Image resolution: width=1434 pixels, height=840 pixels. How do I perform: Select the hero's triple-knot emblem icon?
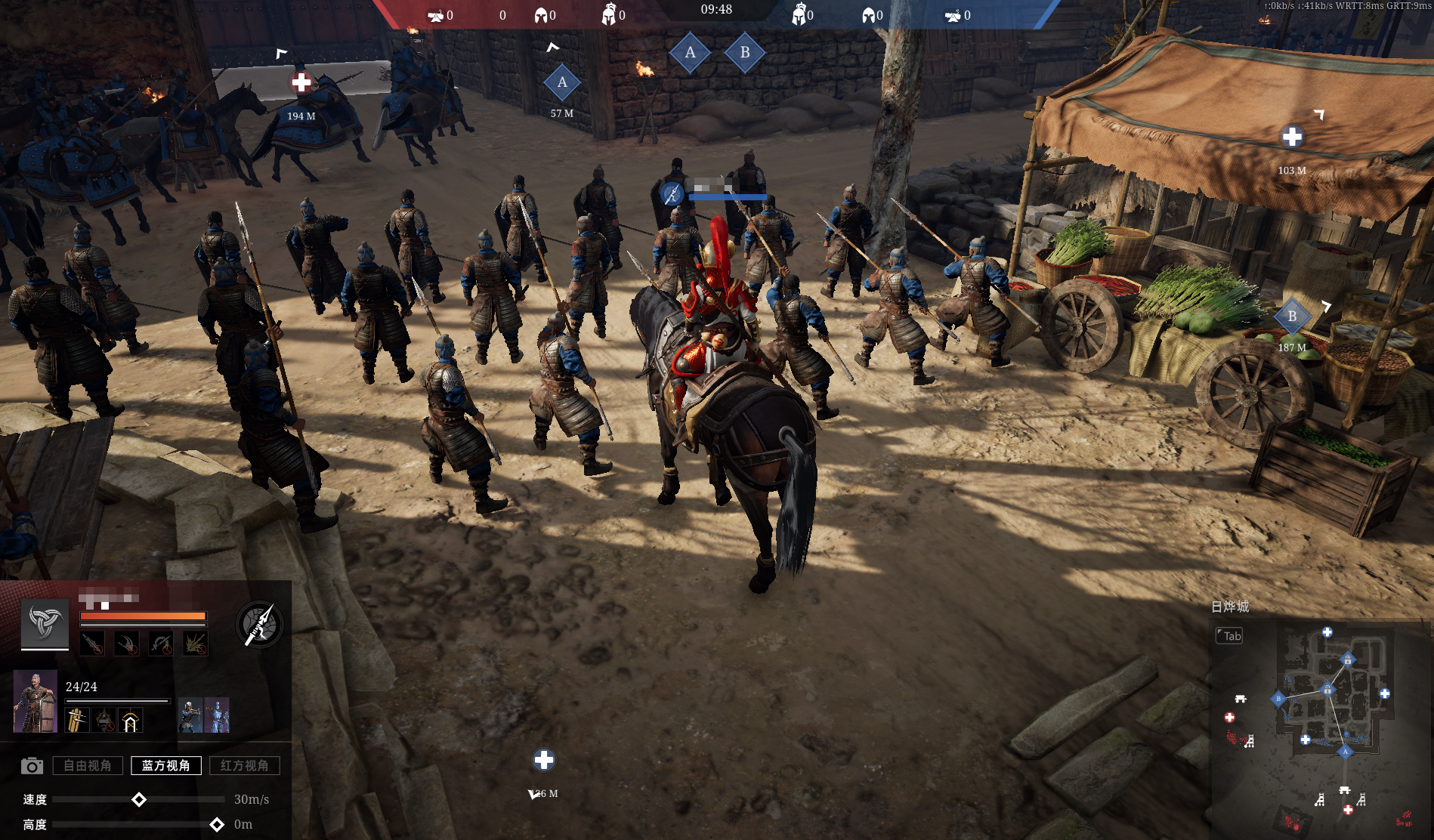click(45, 623)
